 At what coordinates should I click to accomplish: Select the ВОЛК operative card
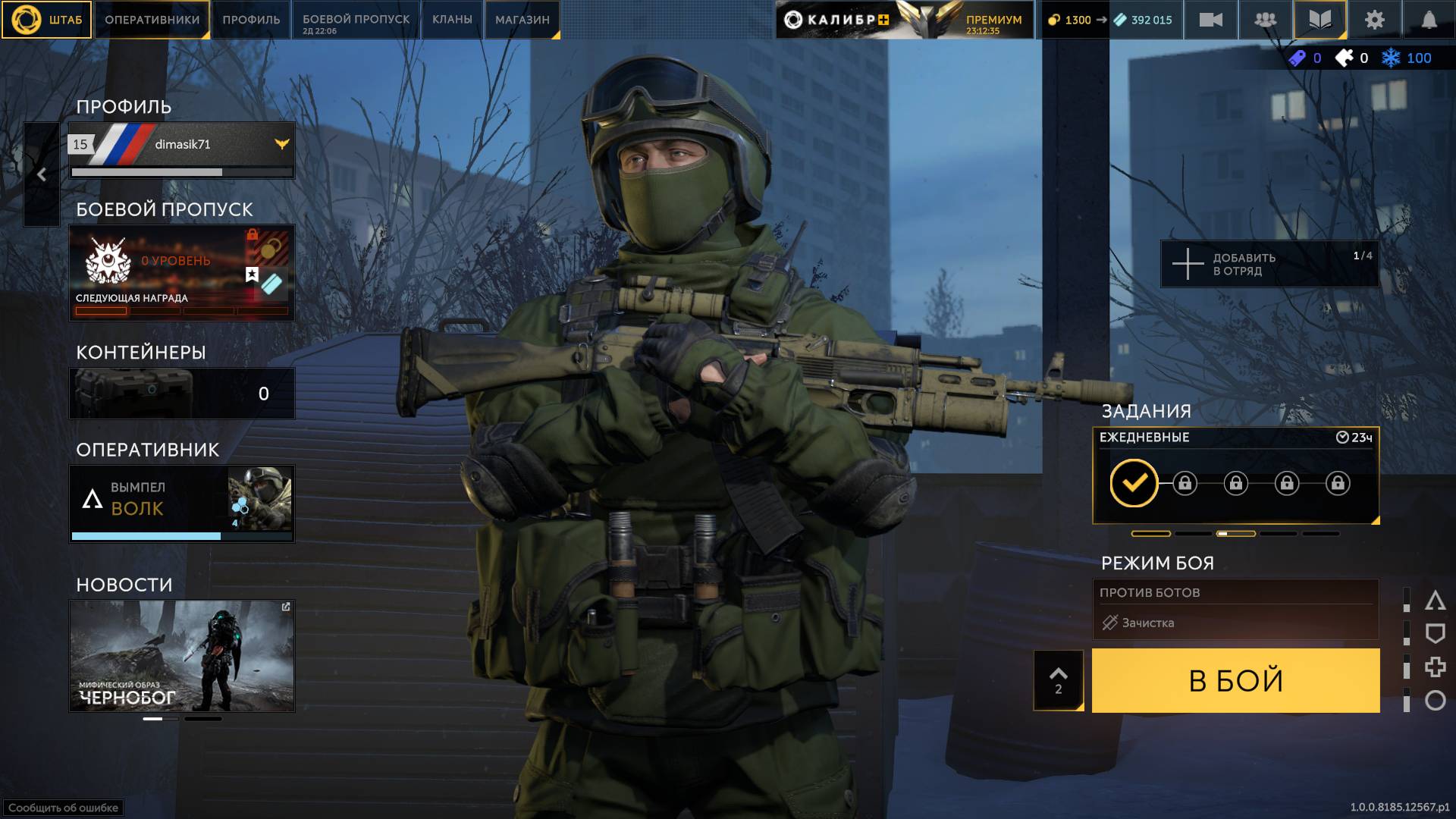(182, 503)
